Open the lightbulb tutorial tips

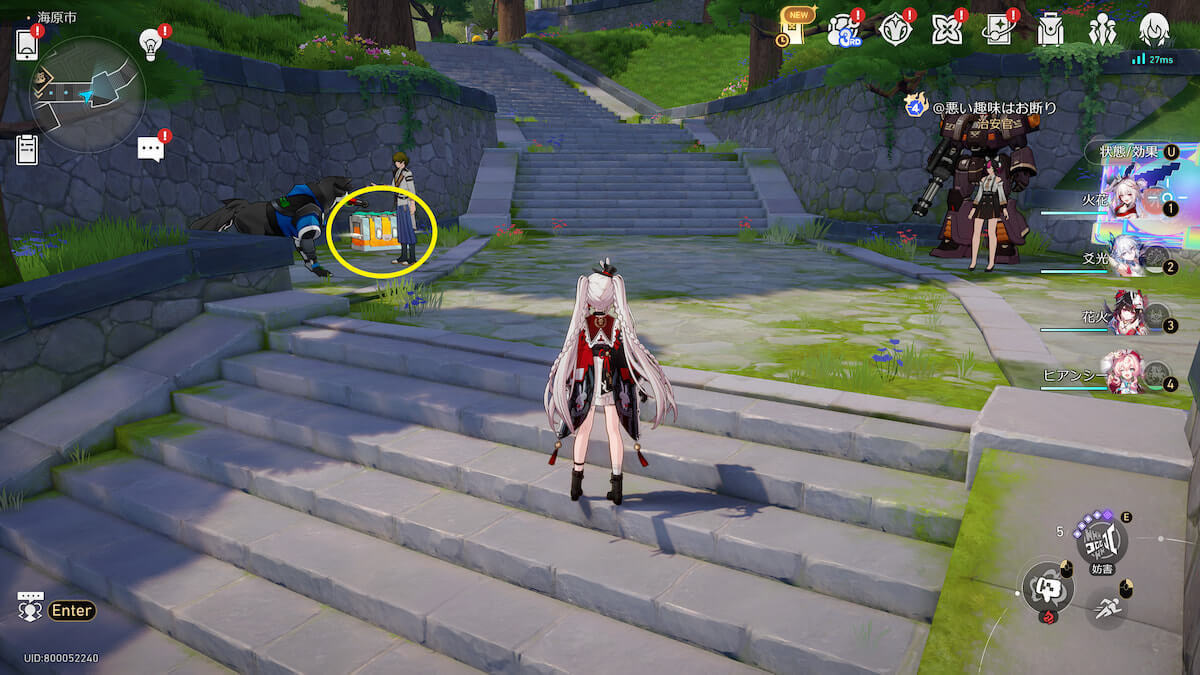pos(150,44)
